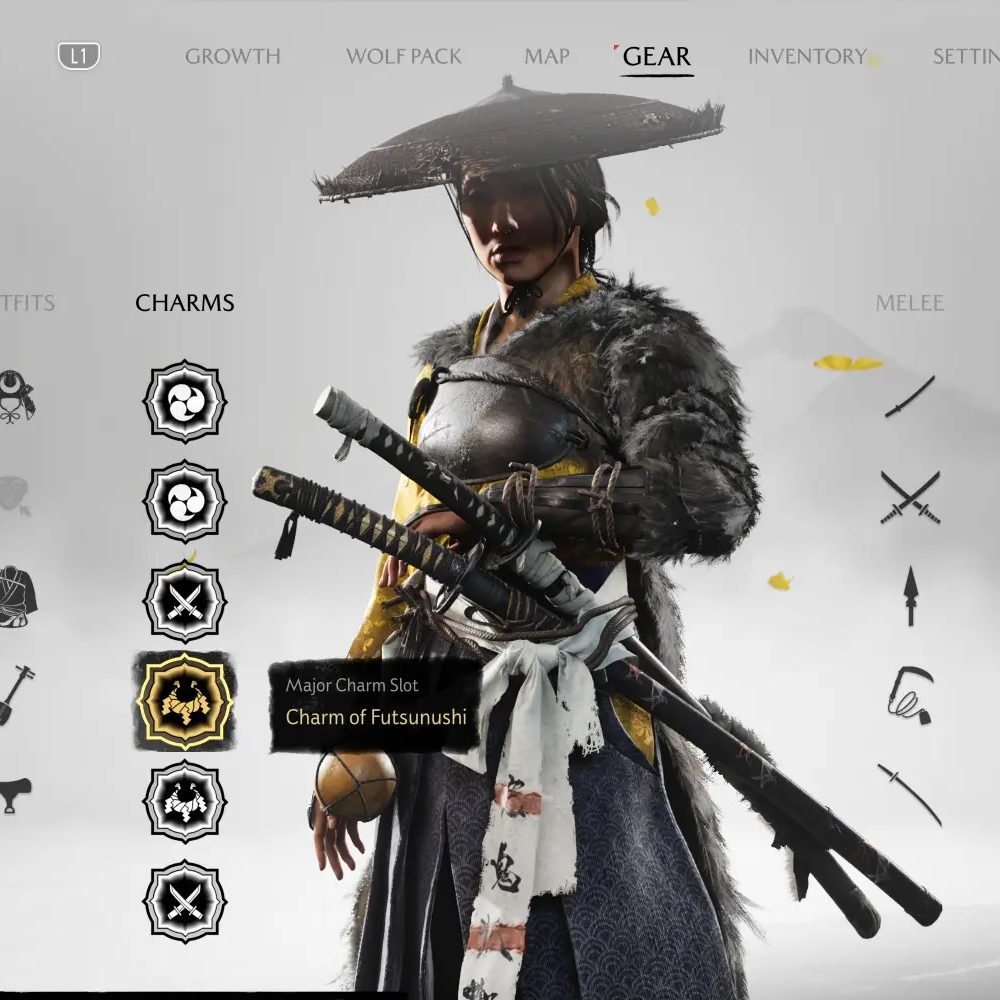
Task: Switch to the Growth tab
Action: [232, 56]
